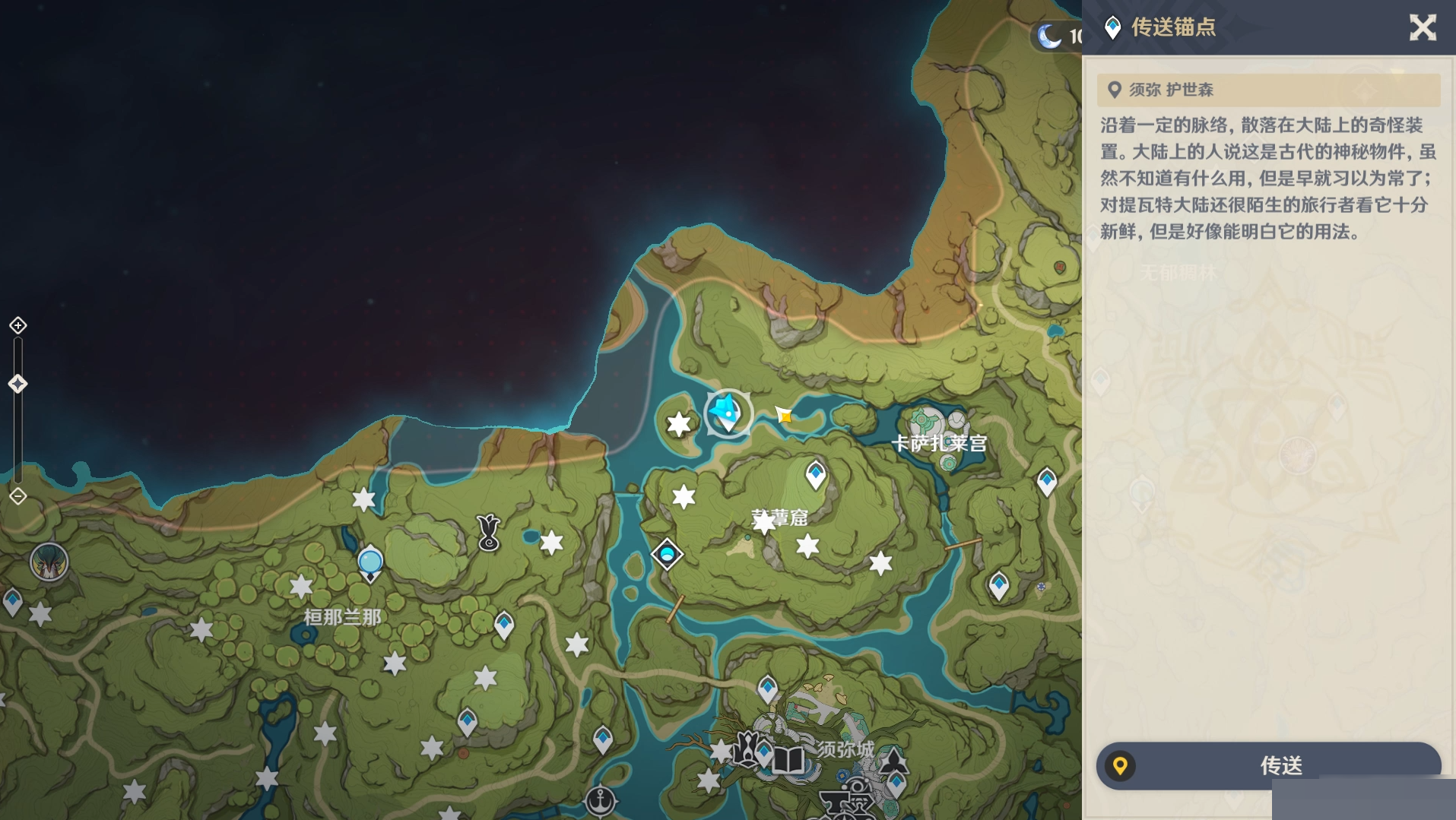The width and height of the screenshot is (1456, 820).
Task: Click the yellow custom pin marker
Action: tap(784, 415)
